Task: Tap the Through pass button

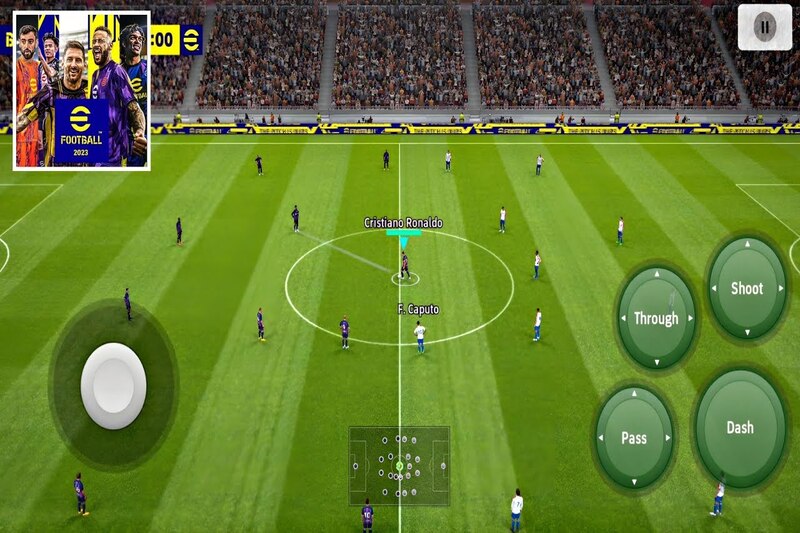Action: click(656, 318)
